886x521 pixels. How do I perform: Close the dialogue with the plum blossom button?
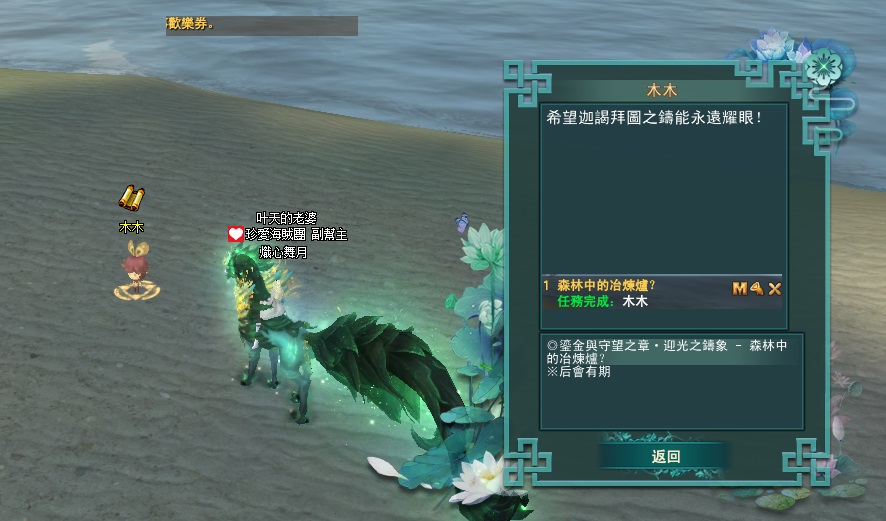(824, 66)
